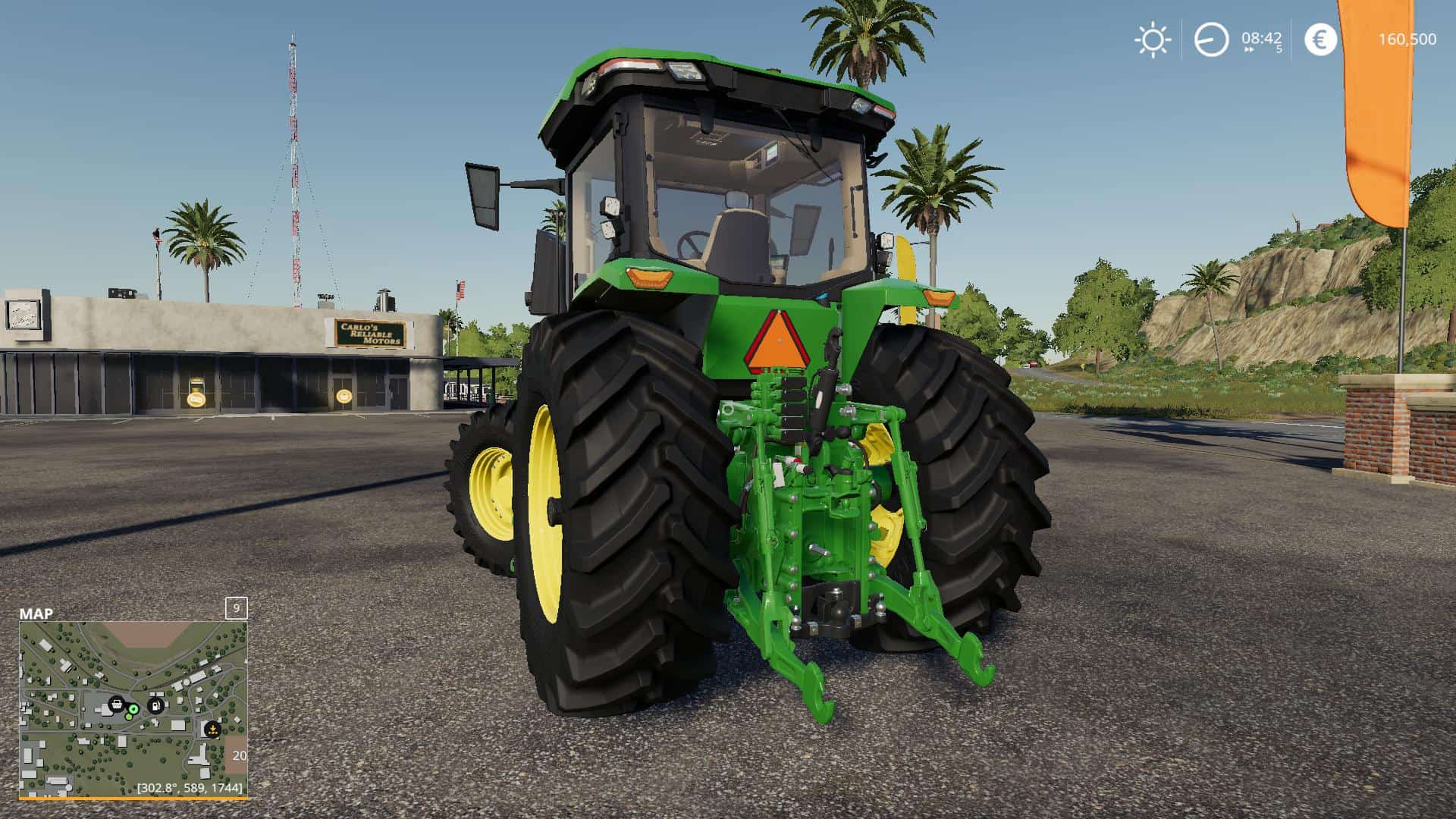
Task: Click the coordinates readout on the minimap
Action: 189,787
